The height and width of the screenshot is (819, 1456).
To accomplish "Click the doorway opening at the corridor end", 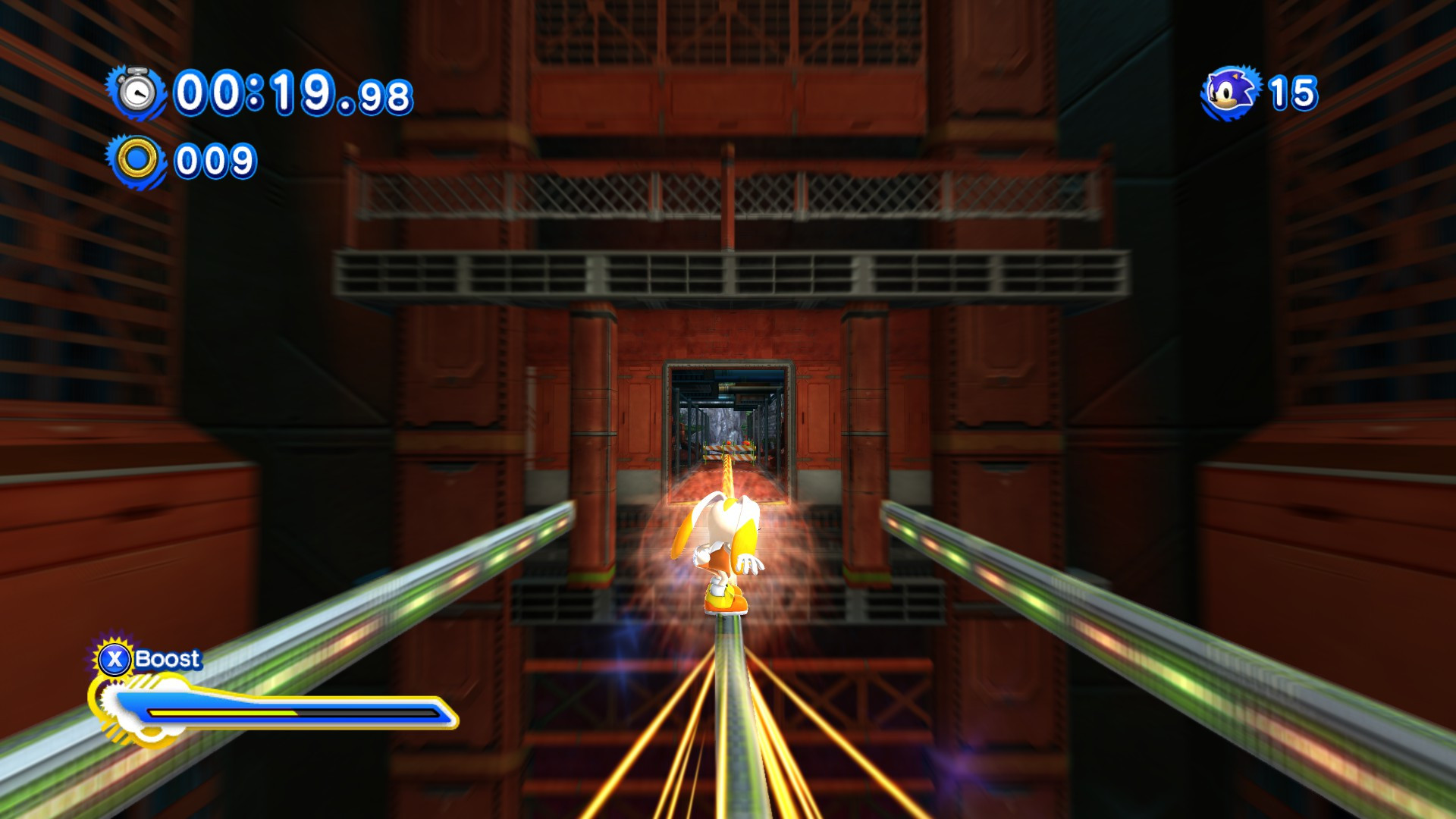I will [728, 425].
